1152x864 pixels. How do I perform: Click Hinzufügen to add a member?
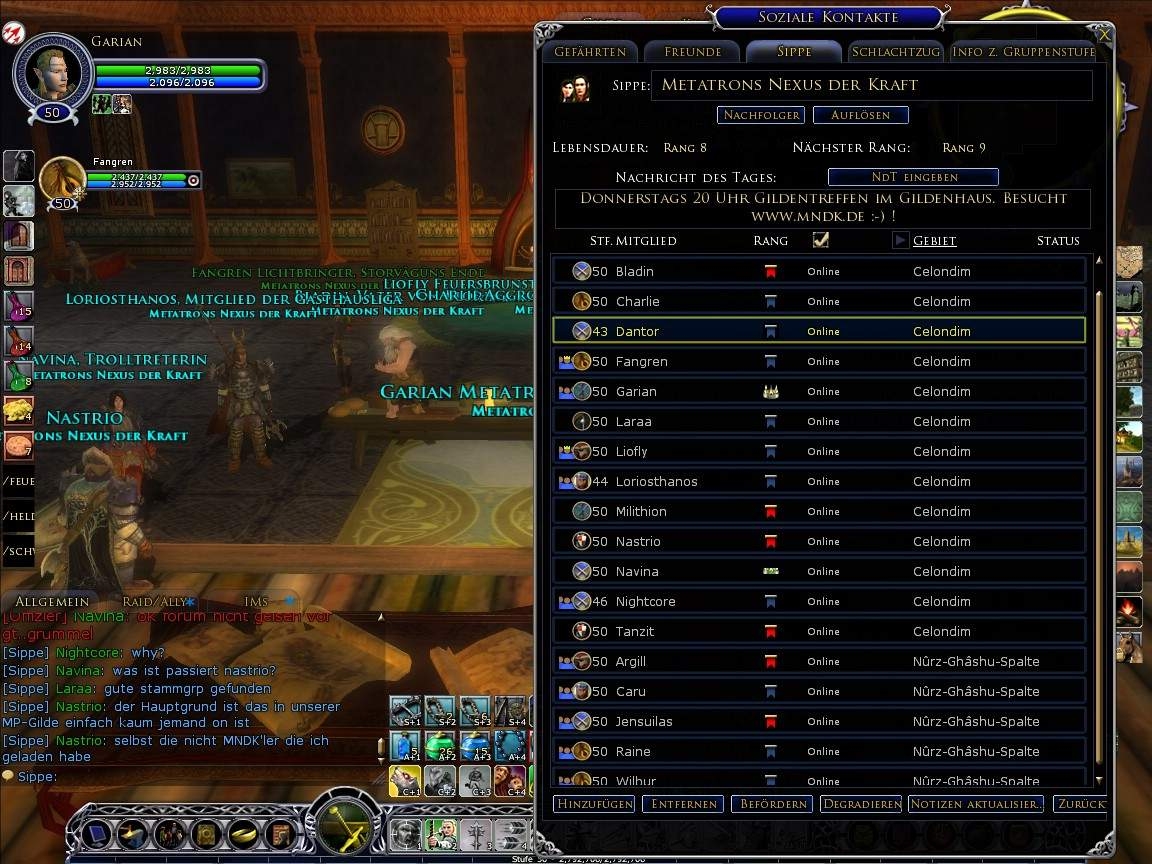point(594,804)
